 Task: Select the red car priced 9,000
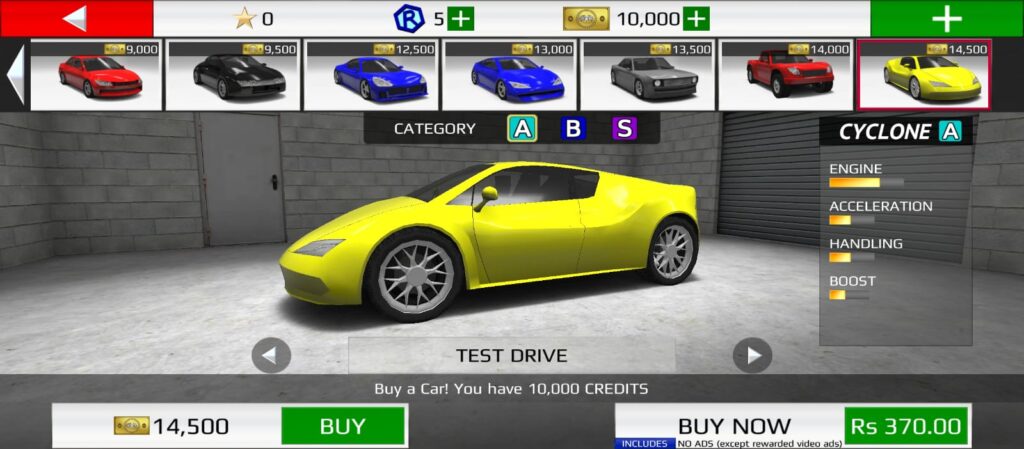pyautogui.click(x=97, y=75)
